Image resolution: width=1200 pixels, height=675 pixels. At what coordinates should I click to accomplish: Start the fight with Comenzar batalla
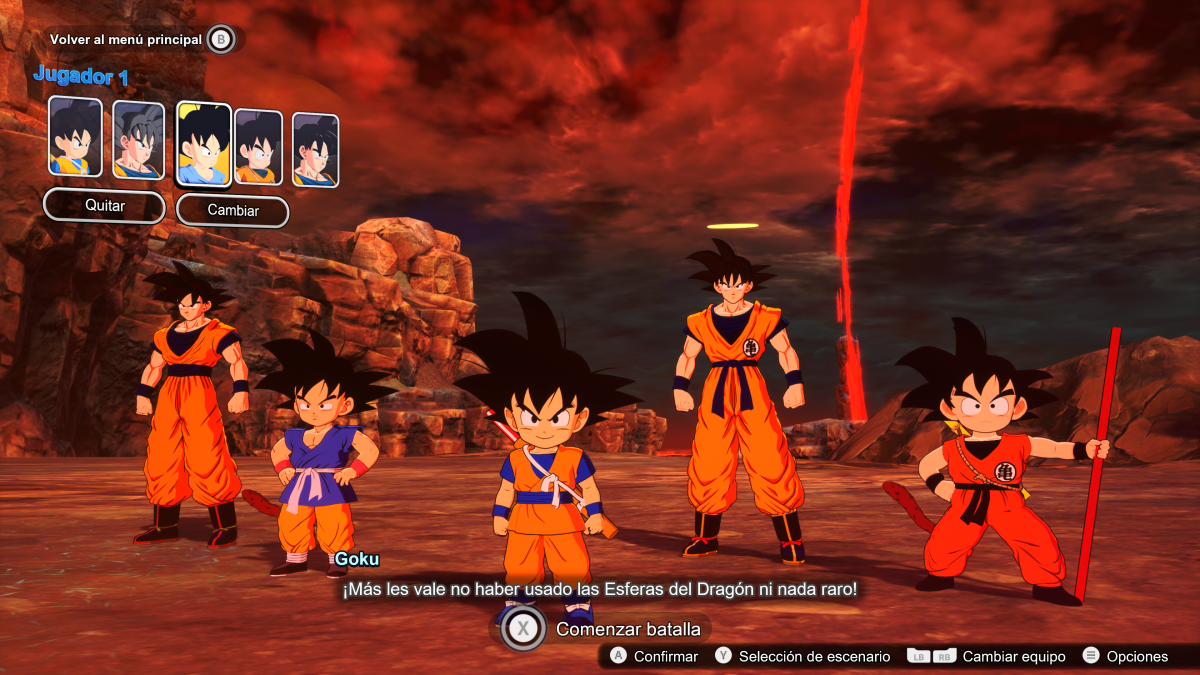coord(602,629)
